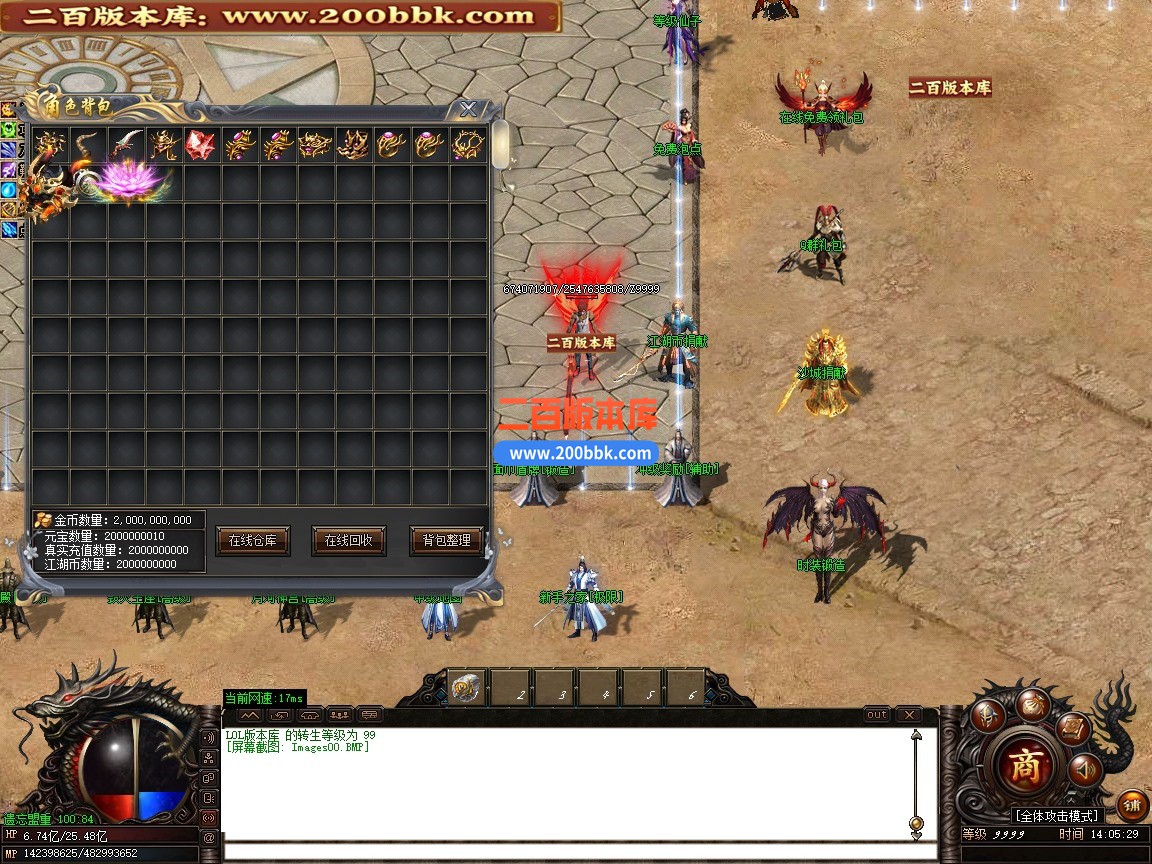The width and height of the screenshot is (1152, 864).
Task: Open 在线仓库 online warehouse
Action: tap(252, 540)
